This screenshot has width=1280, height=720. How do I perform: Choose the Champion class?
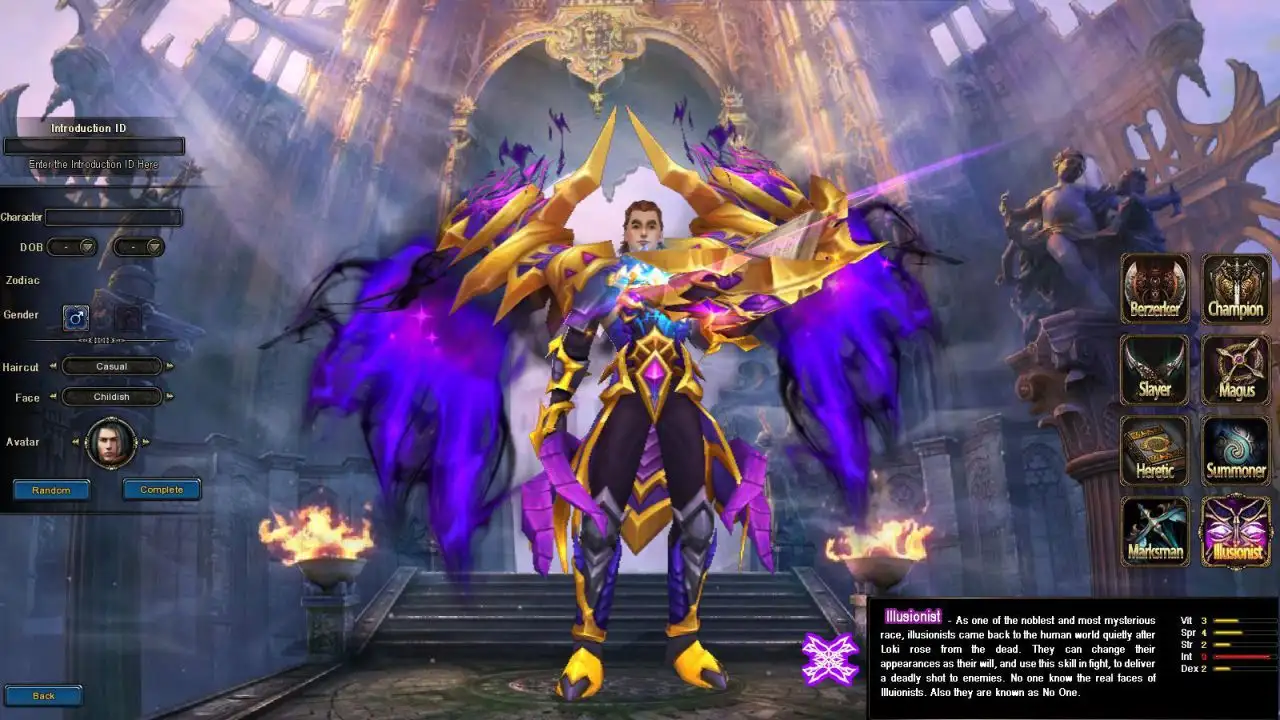coord(1236,288)
